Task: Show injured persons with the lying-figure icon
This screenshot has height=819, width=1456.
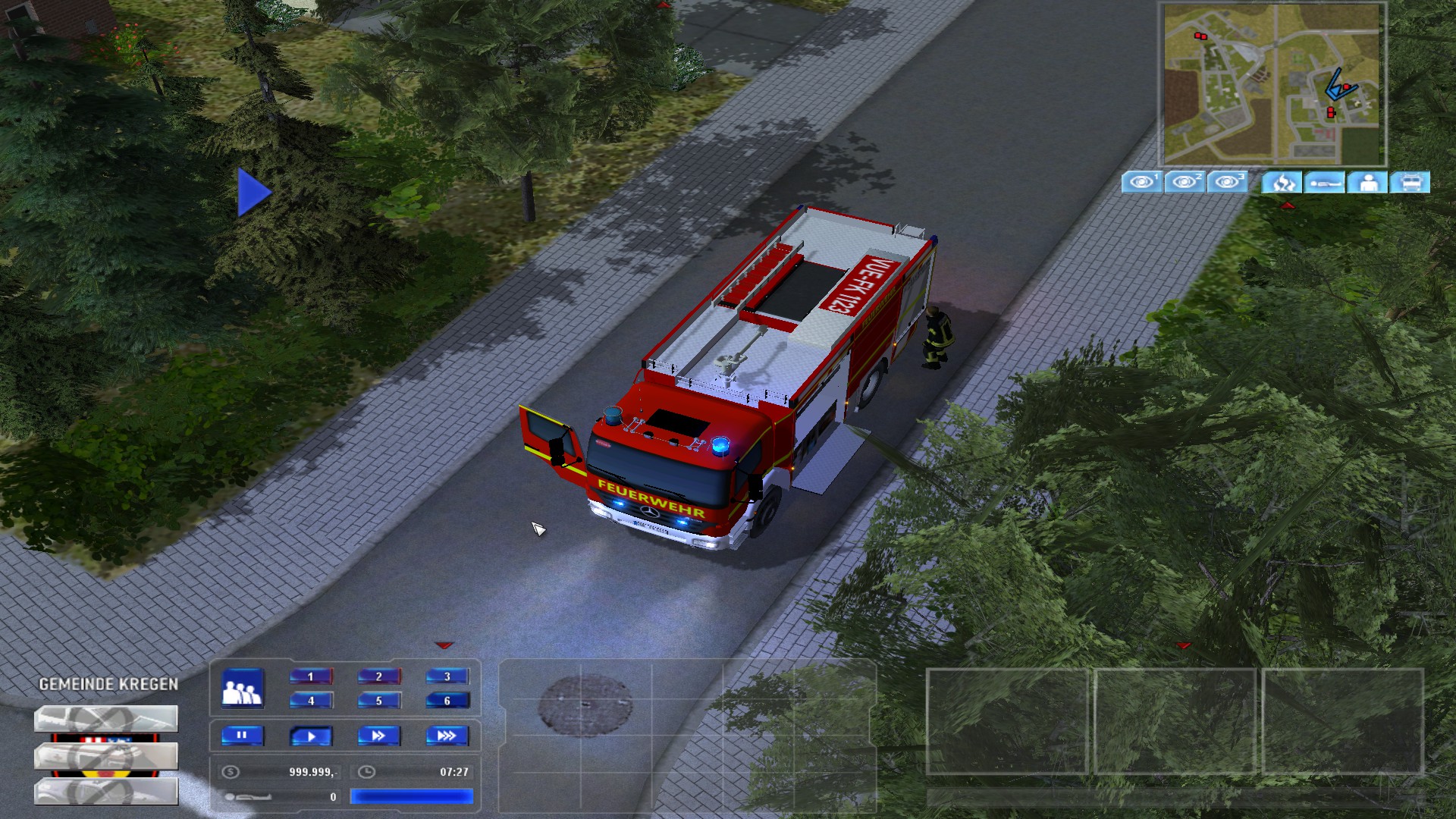Action: [1325, 183]
